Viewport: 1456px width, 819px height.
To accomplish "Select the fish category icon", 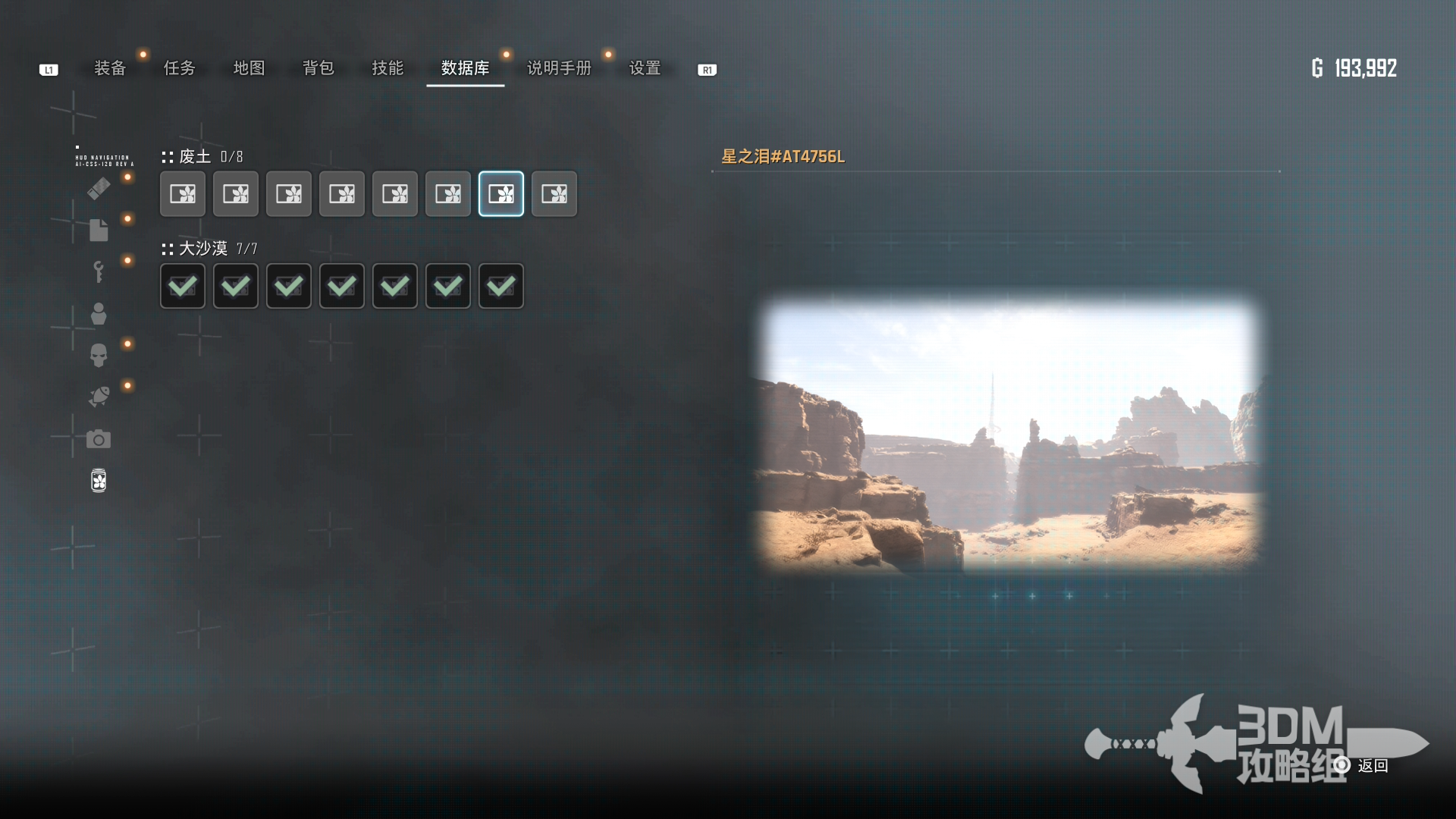I will [x=99, y=397].
